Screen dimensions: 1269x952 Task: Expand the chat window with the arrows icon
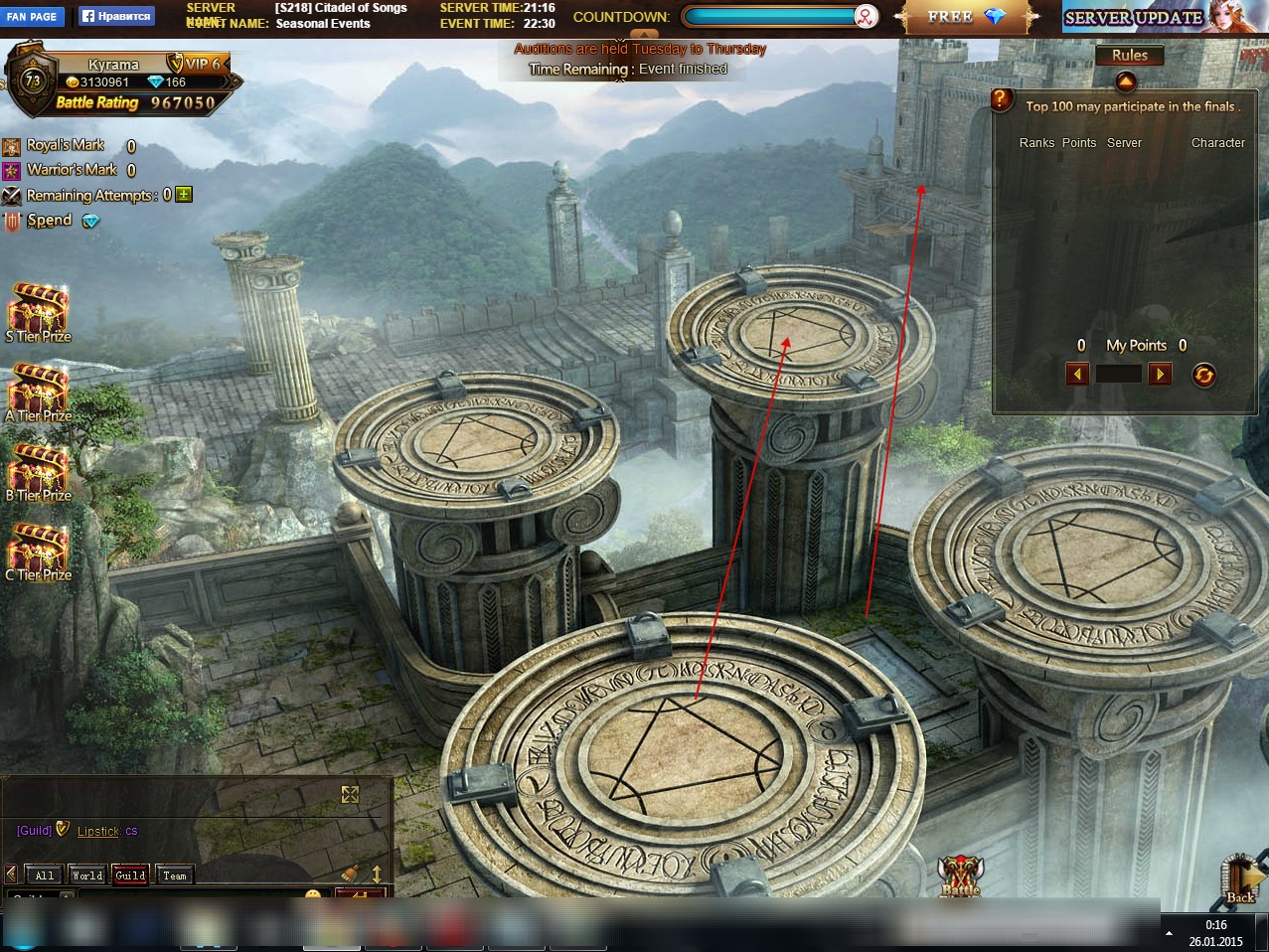[x=350, y=794]
